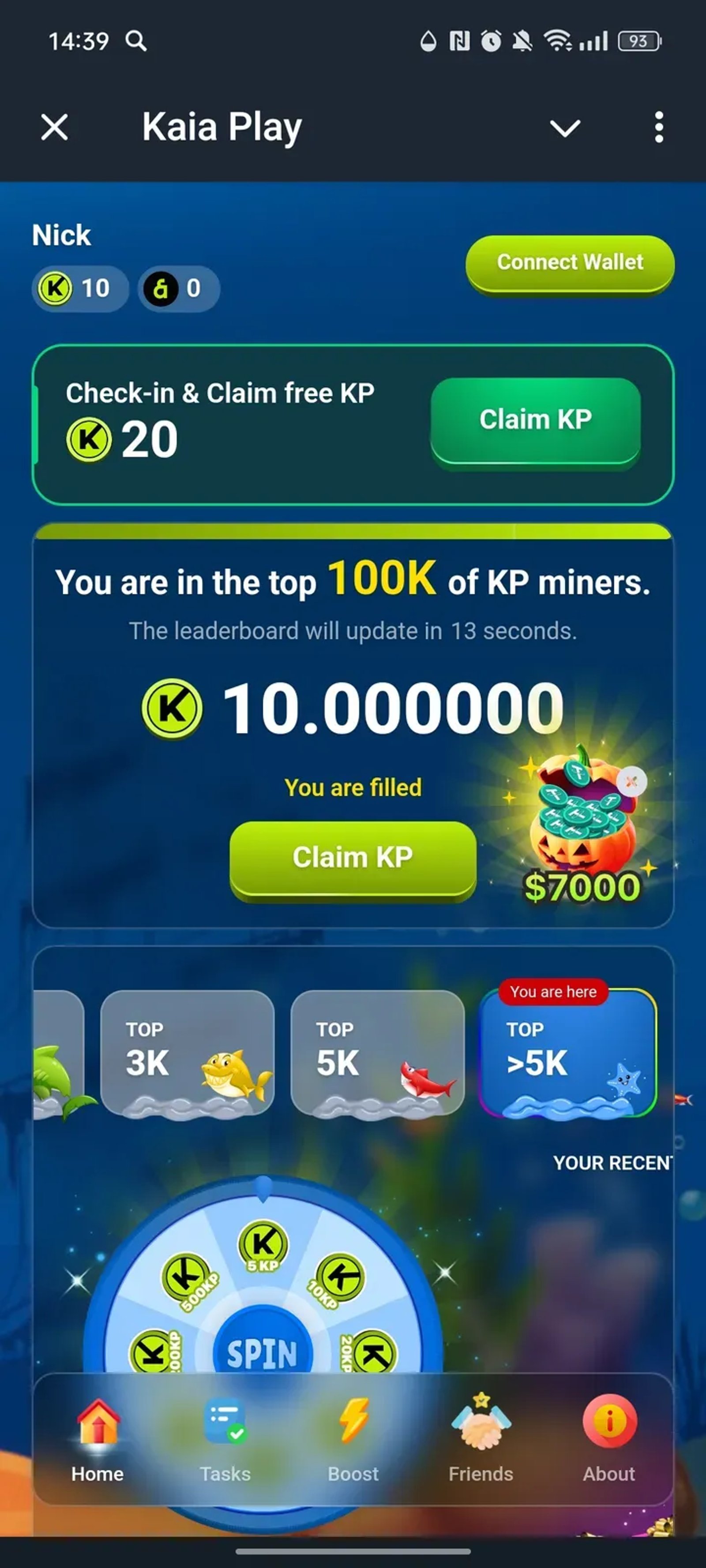706x1568 pixels.
Task: Open the search icon in status bar
Action: tap(136, 41)
